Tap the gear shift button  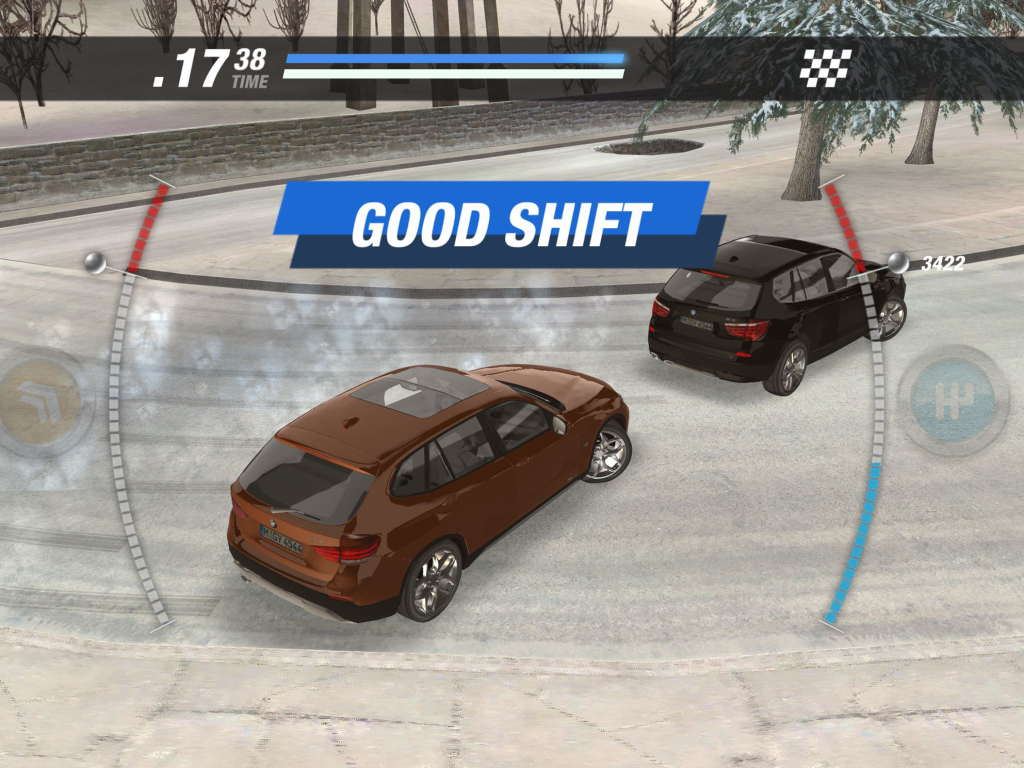(952, 401)
